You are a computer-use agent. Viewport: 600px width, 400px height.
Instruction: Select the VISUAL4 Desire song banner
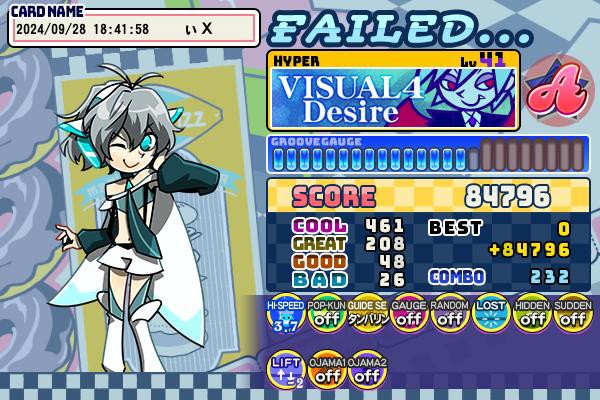[392, 98]
